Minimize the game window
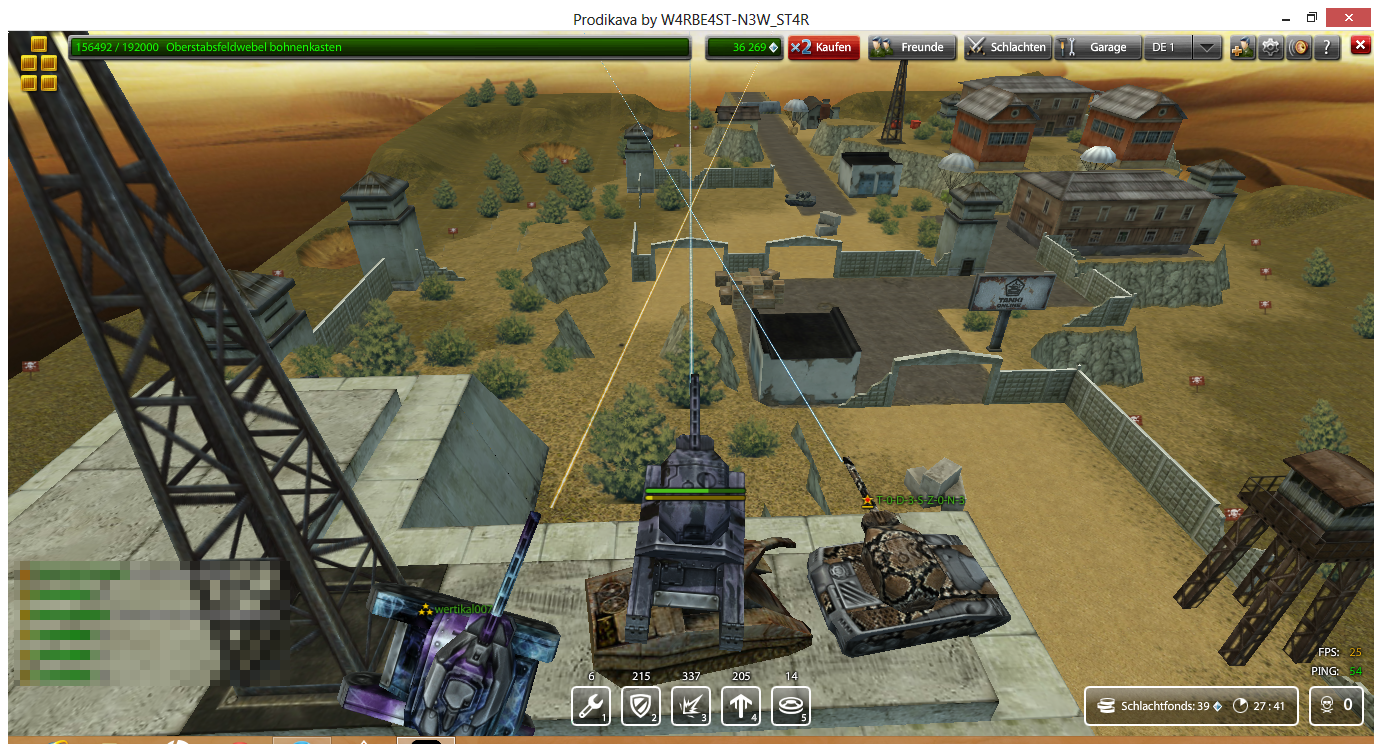The height and width of the screenshot is (744, 1382). click(x=1285, y=18)
